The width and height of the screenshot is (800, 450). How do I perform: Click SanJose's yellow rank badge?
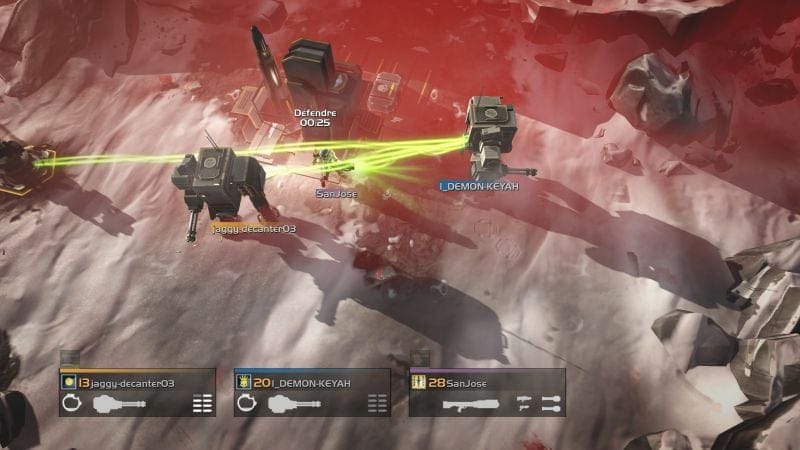419,381
